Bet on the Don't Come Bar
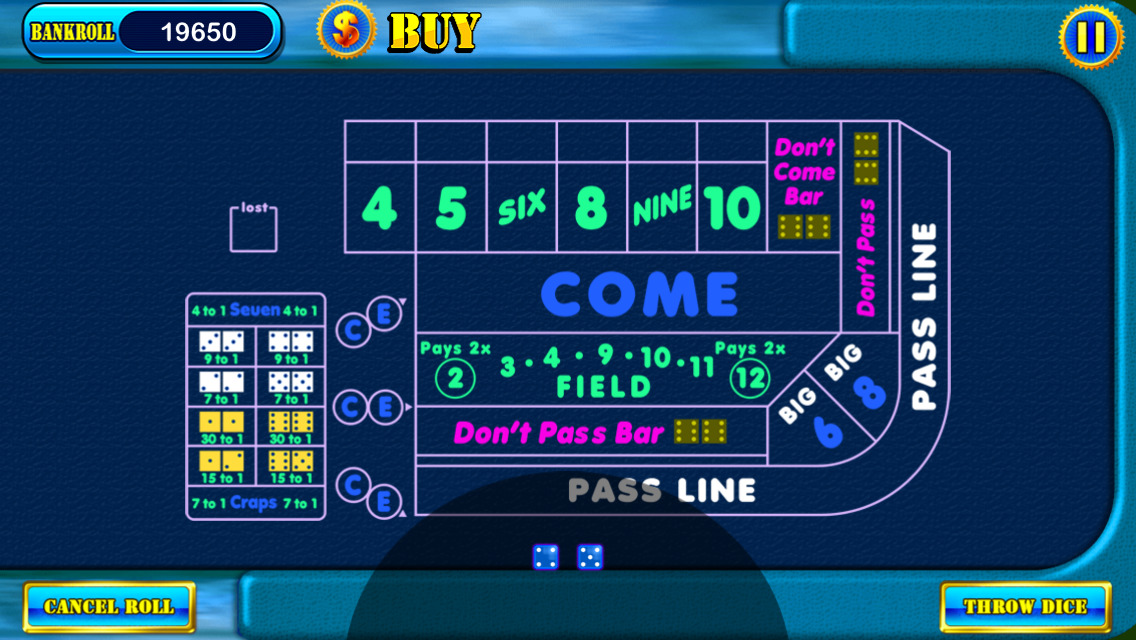The image size is (1136, 640). [x=804, y=185]
